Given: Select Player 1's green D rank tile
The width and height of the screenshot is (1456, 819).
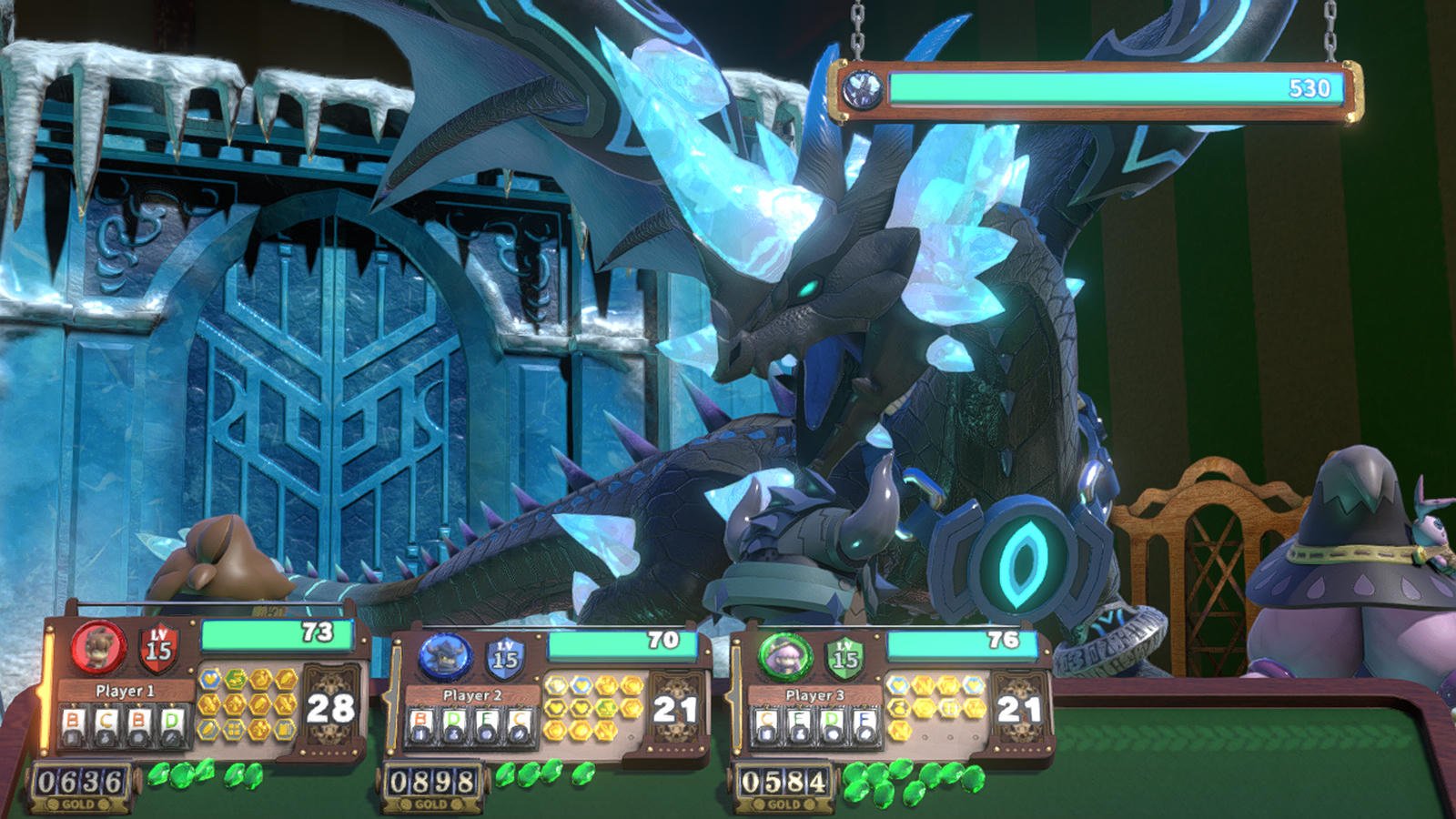Looking at the screenshot, I should 171,723.
